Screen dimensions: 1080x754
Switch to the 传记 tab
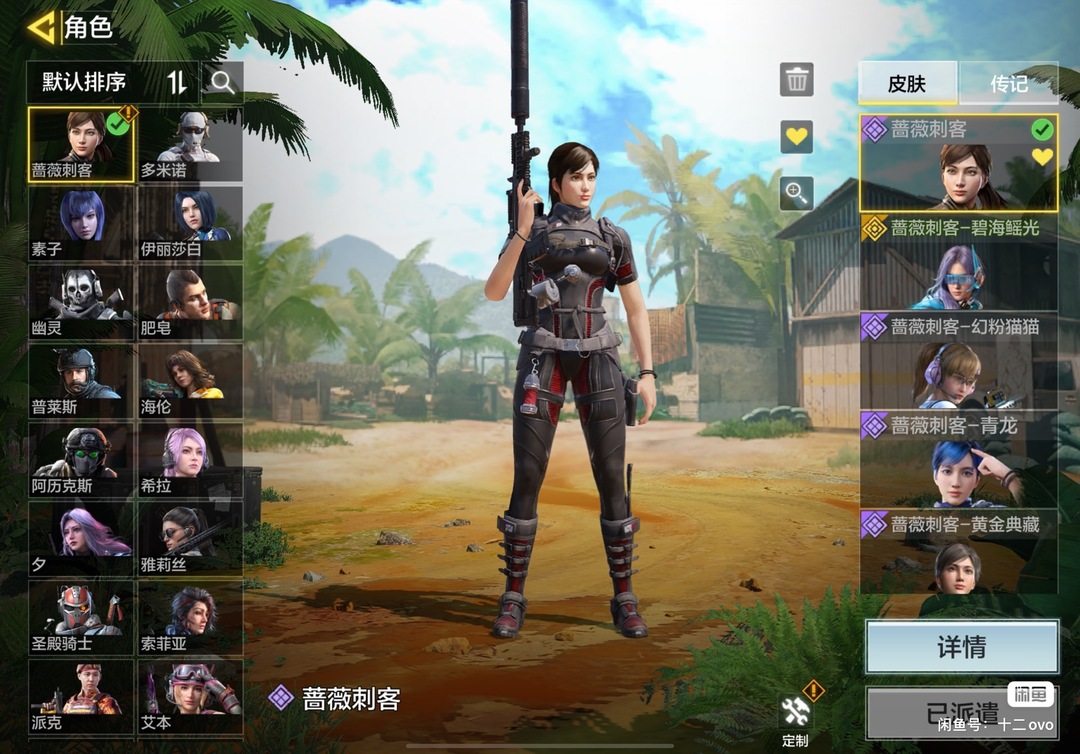[x=1008, y=84]
